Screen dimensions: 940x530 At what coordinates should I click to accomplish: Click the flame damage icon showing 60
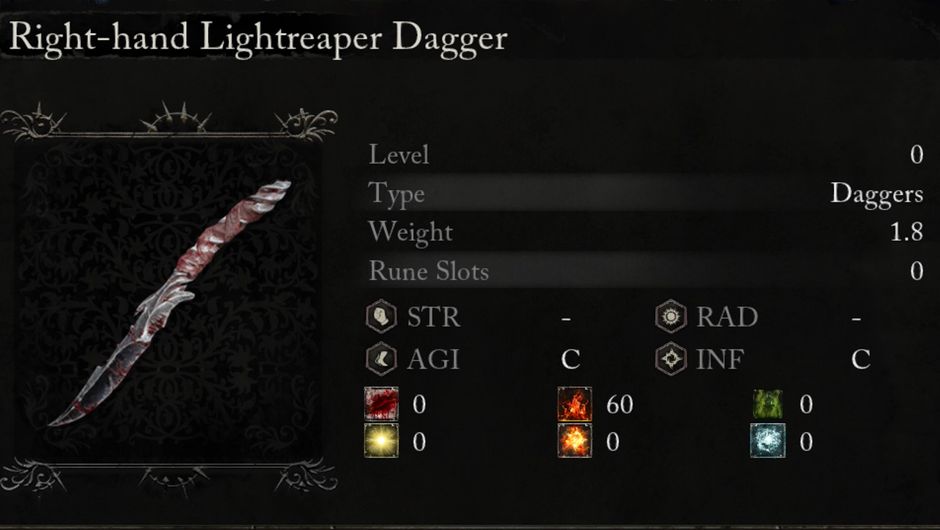[x=575, y=404]
